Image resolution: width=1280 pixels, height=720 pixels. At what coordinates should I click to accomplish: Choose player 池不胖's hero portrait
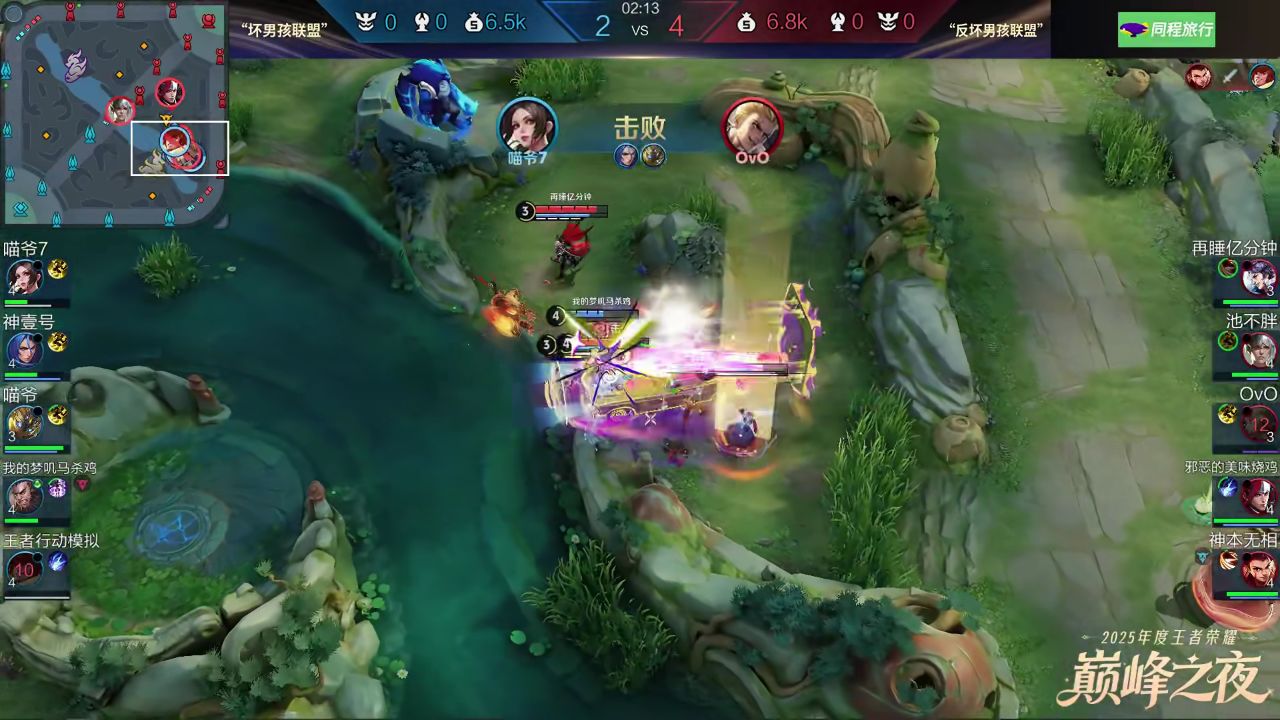click(x=1258, y=349)
